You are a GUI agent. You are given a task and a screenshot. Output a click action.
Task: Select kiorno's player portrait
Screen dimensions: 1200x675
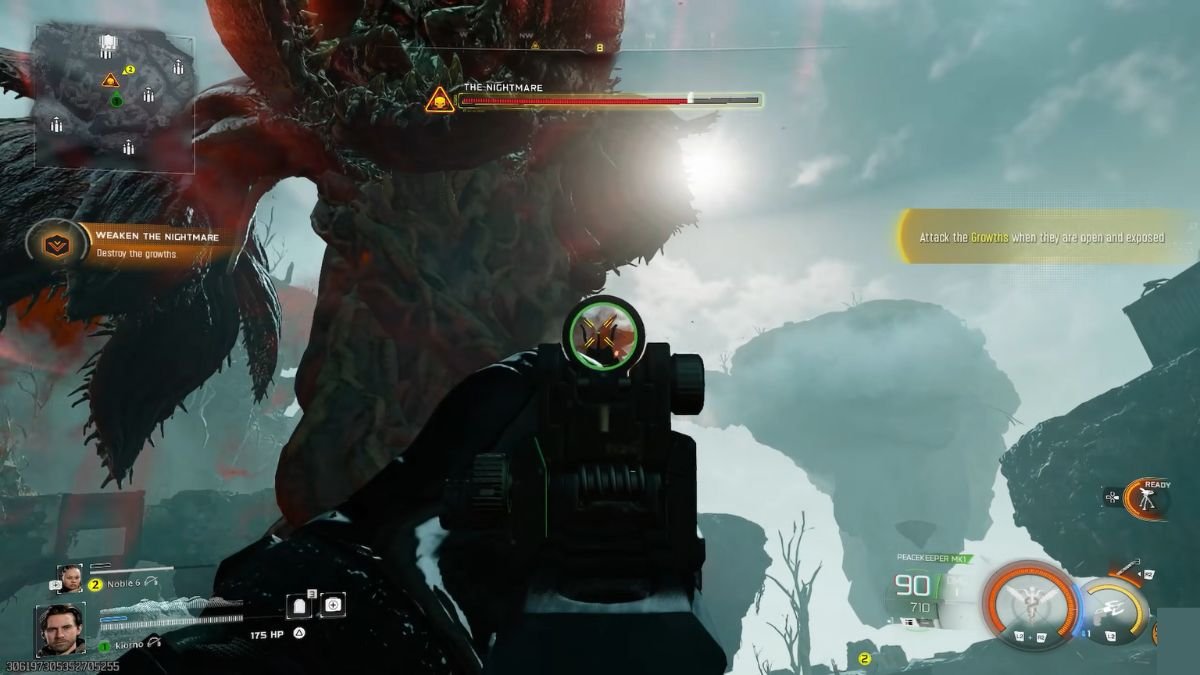(x=60, y=628)
